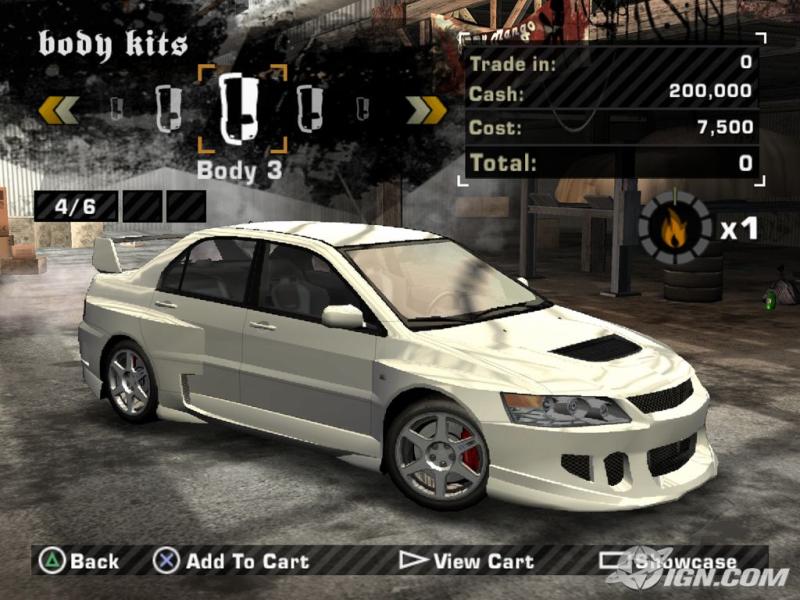This screenshot has height=600, width=800.
Task: Click the left yellow chevron arrows
Action: click(58, 108)
